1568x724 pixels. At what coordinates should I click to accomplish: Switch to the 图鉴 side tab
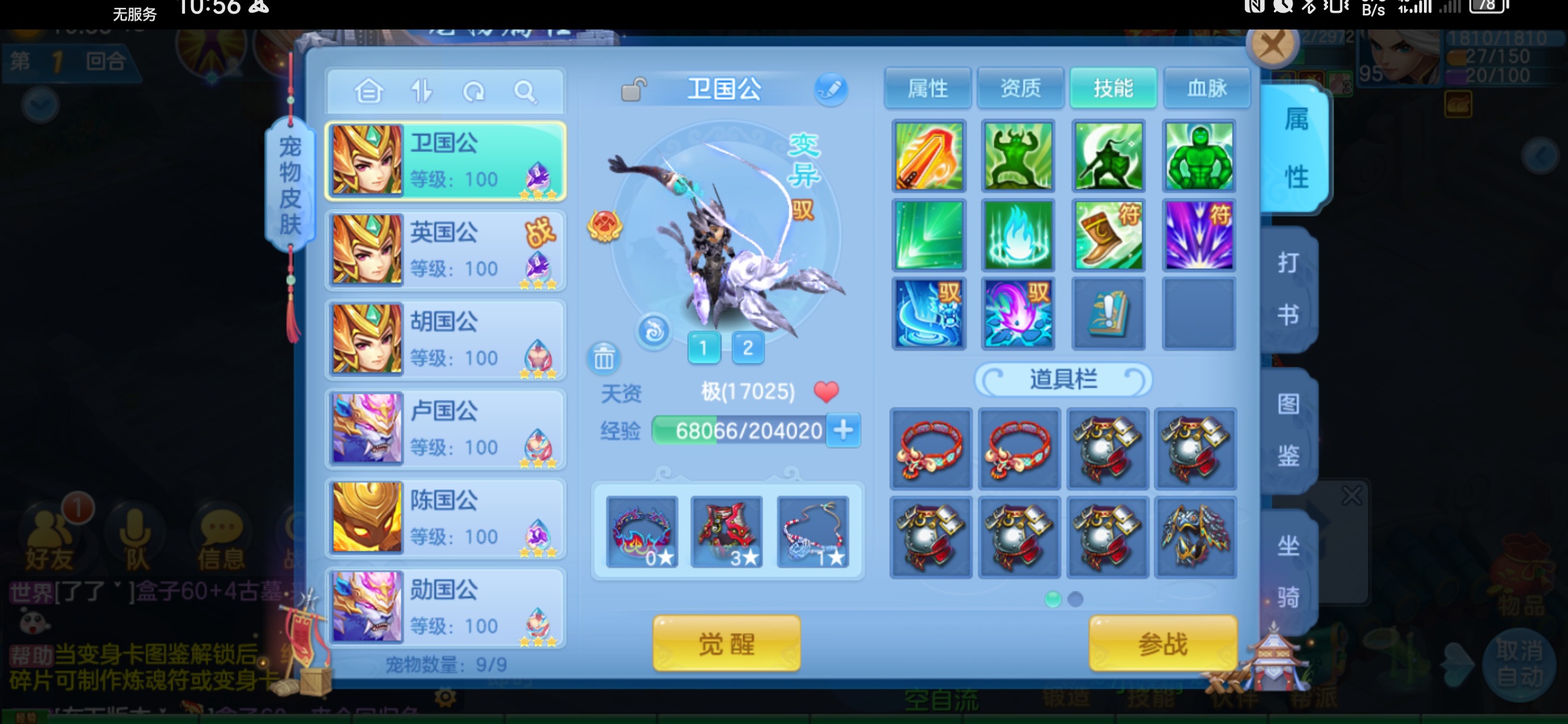point(1288,430)
